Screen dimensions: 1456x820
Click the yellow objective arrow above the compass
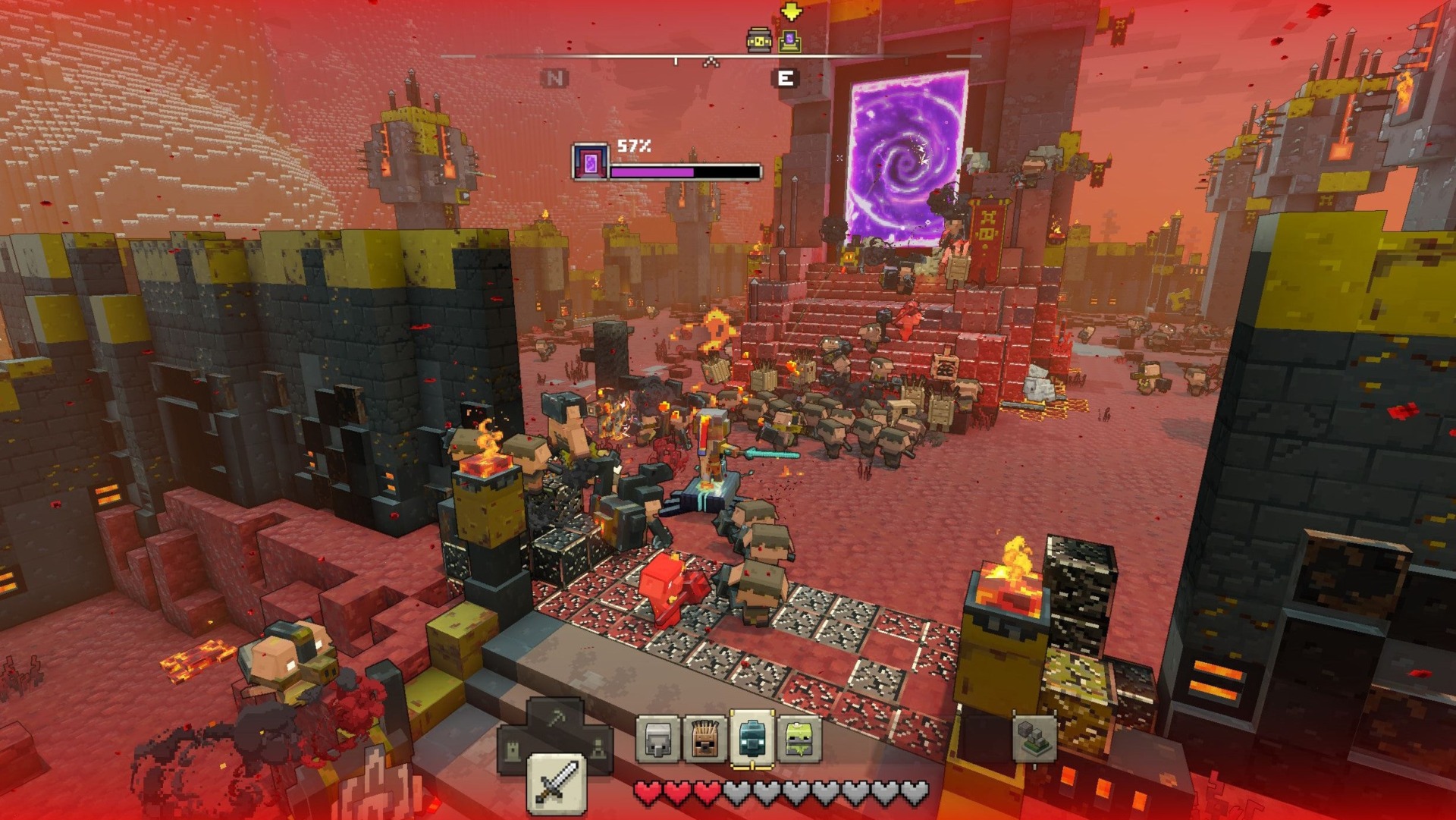pos(791,11)
